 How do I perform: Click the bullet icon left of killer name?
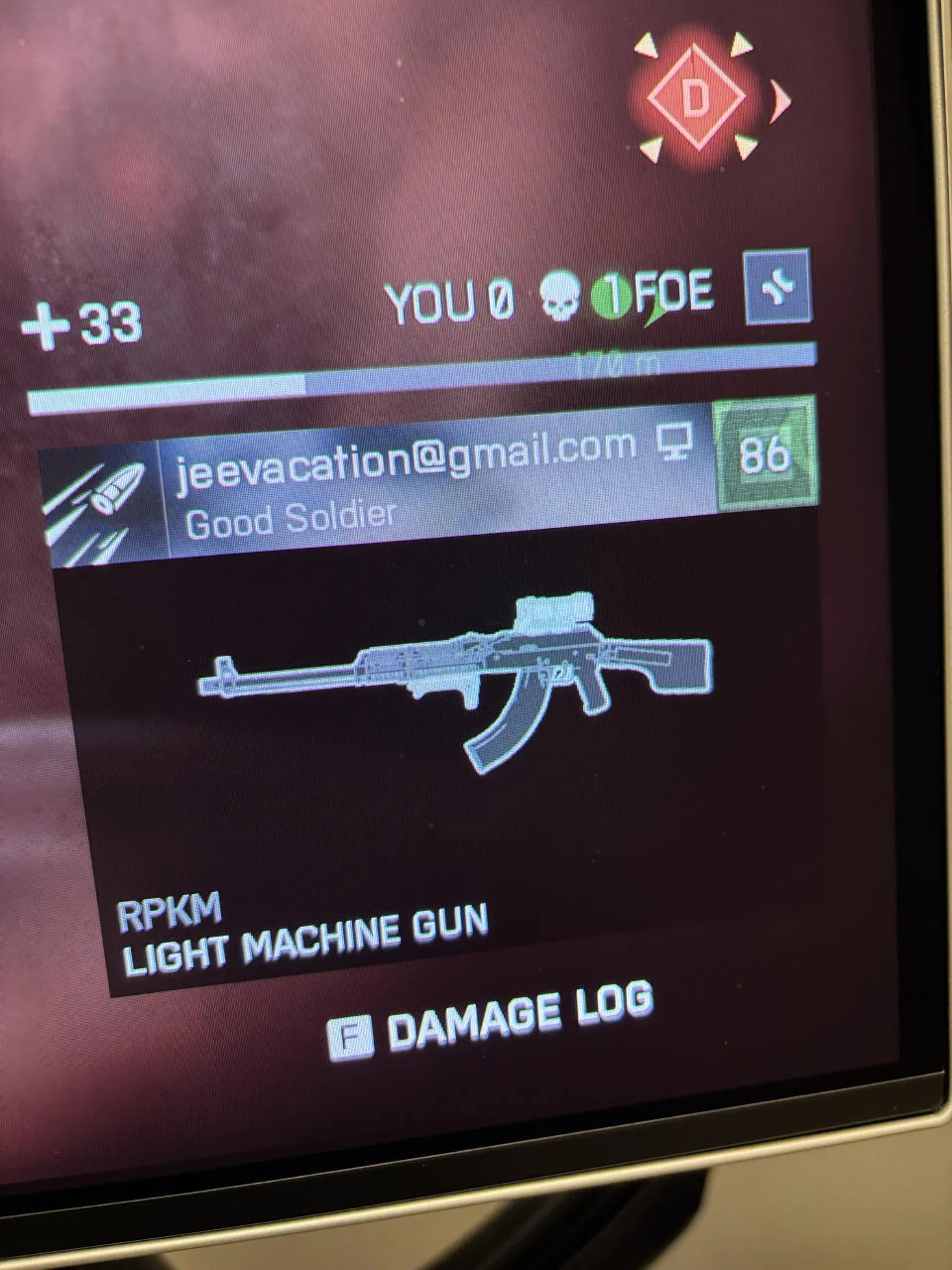[99, 504]
